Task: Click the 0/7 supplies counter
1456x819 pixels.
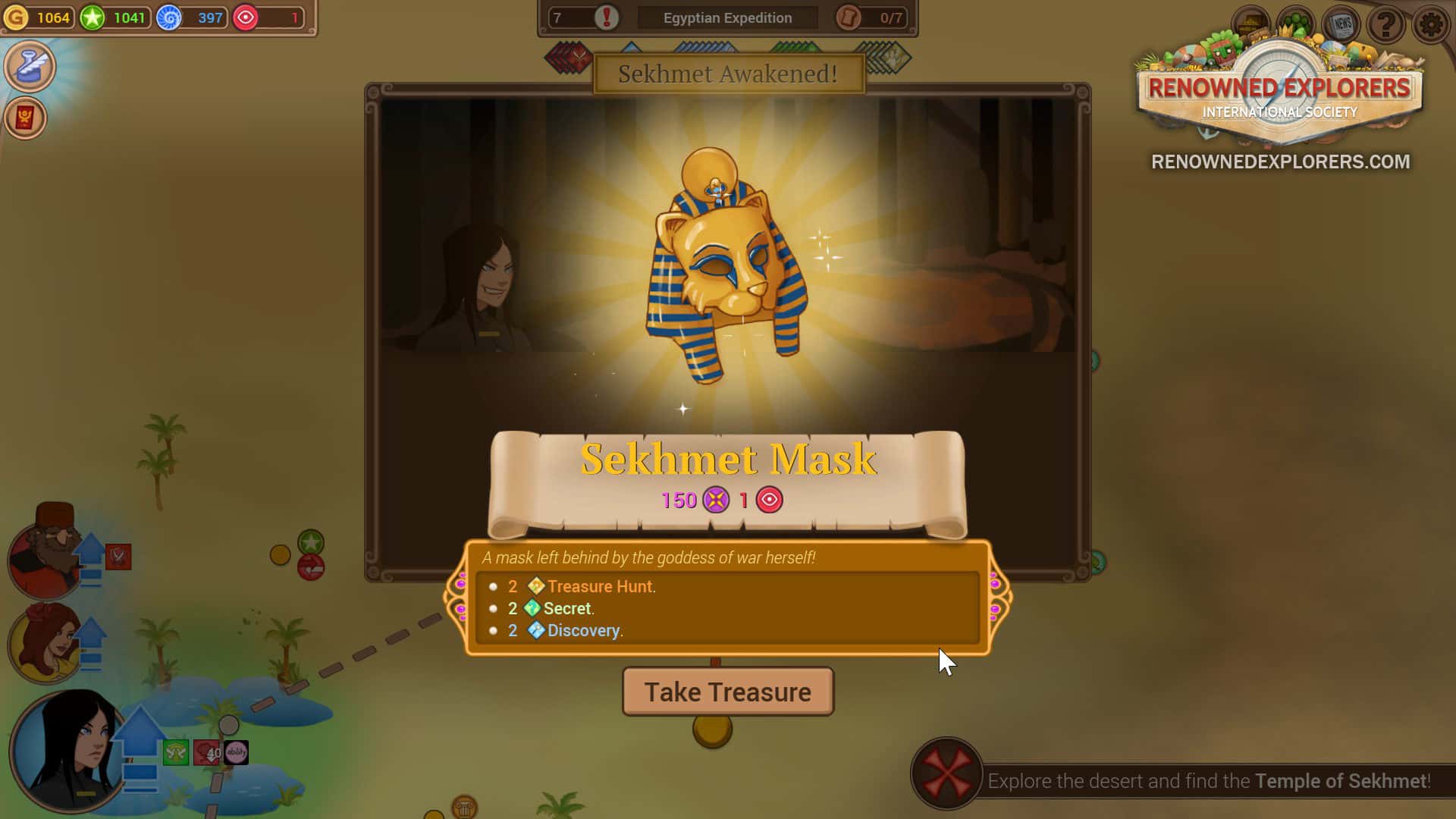Action: pos(872,17)
